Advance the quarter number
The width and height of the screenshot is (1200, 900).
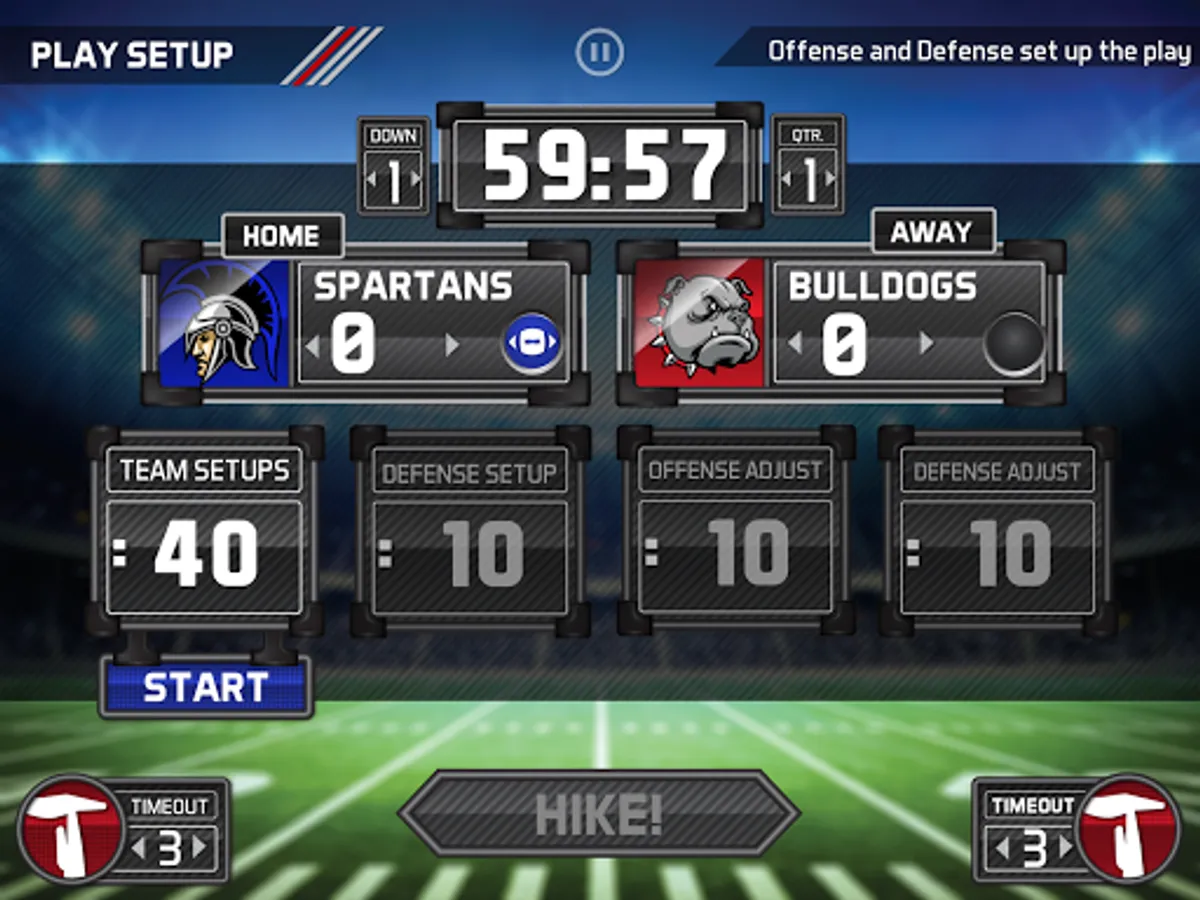point(829,181)
